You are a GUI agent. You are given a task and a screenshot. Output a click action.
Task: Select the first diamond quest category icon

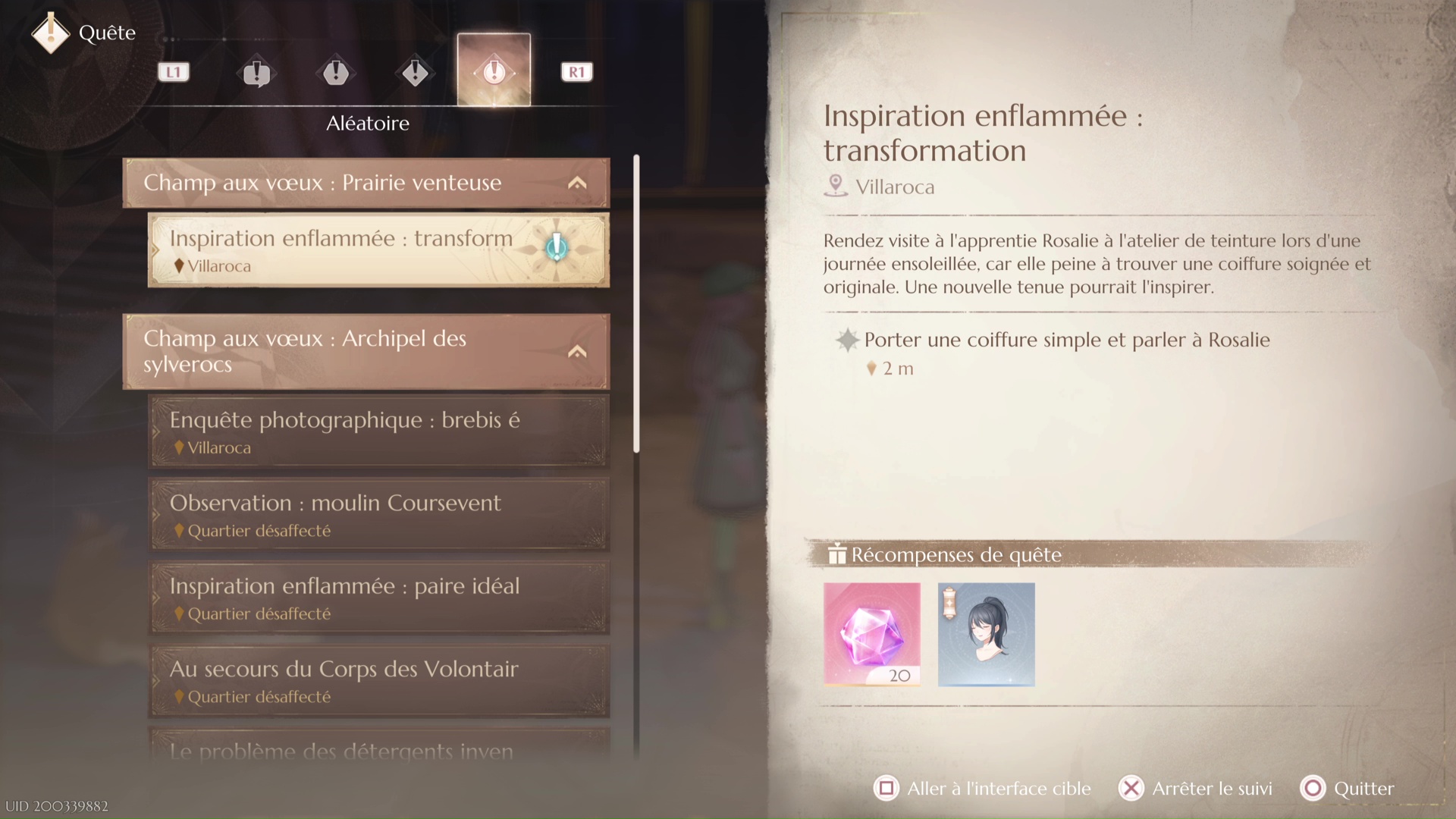[x=256, y=72]
